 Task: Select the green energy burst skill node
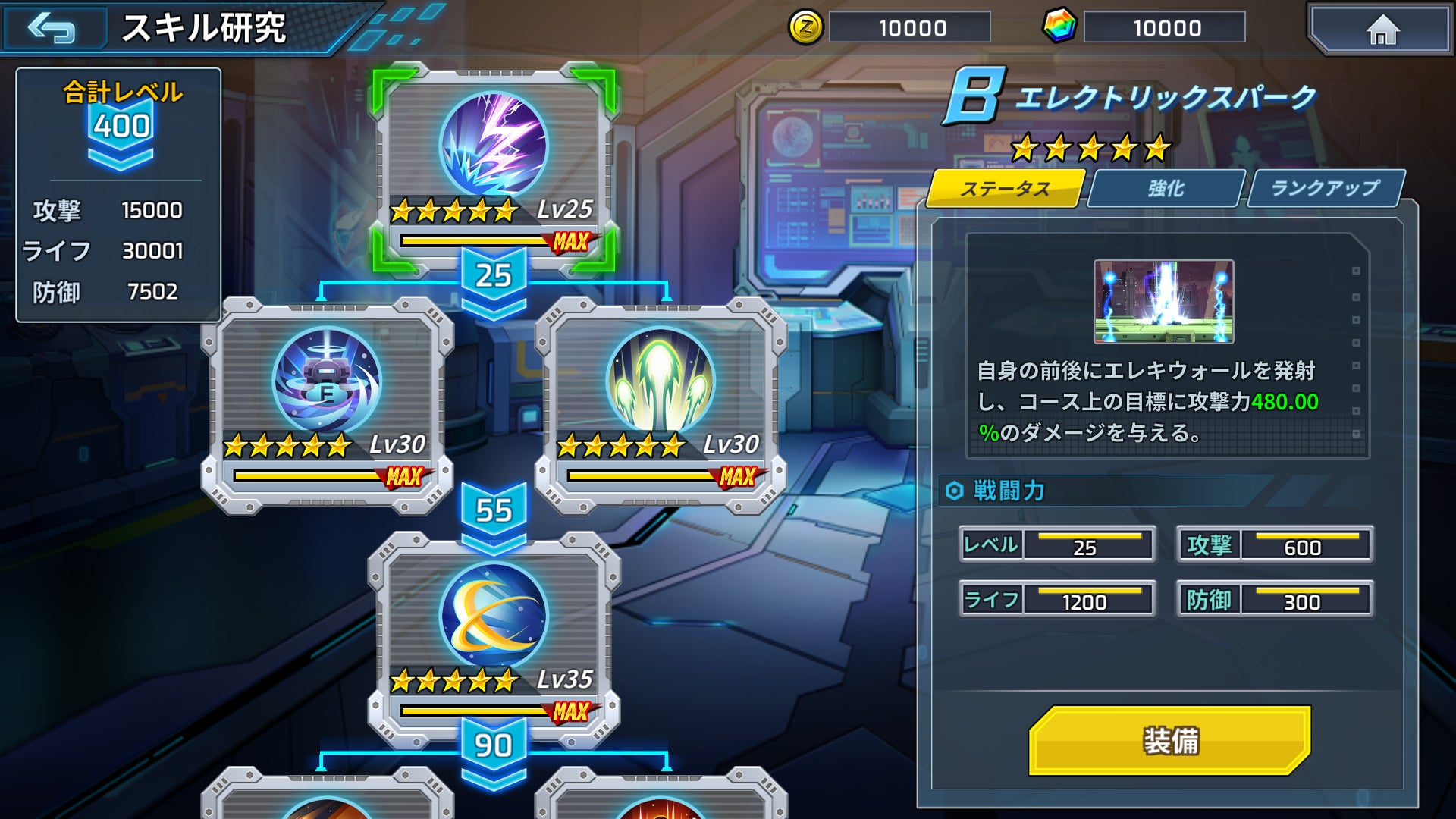coord(661,381)
